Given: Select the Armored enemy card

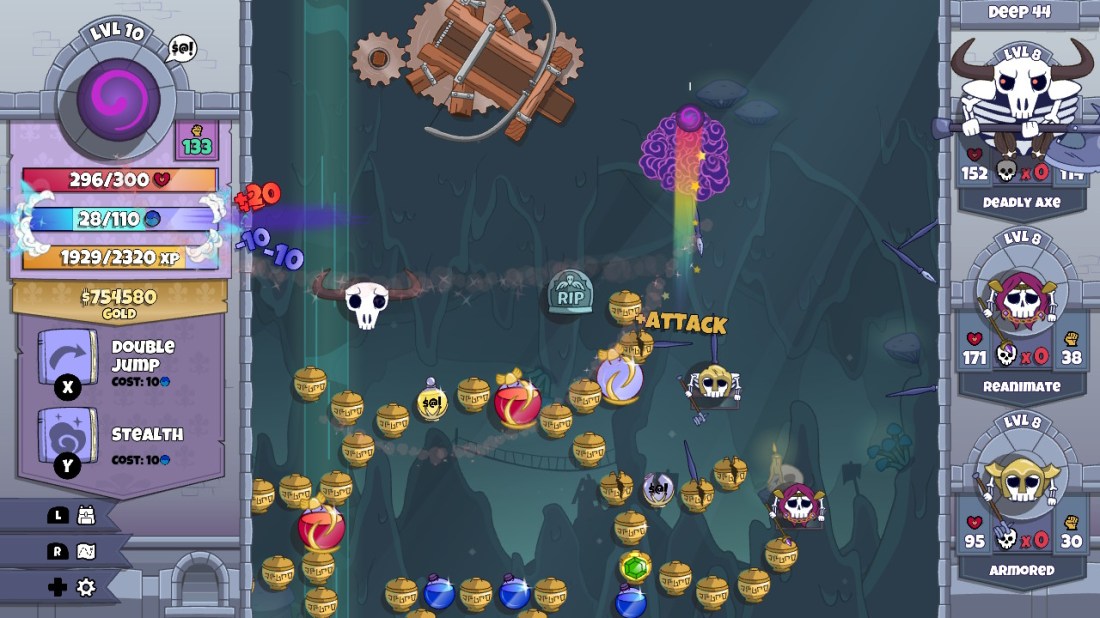Looking at the screenshot, I should click(x=1020, y=498).
